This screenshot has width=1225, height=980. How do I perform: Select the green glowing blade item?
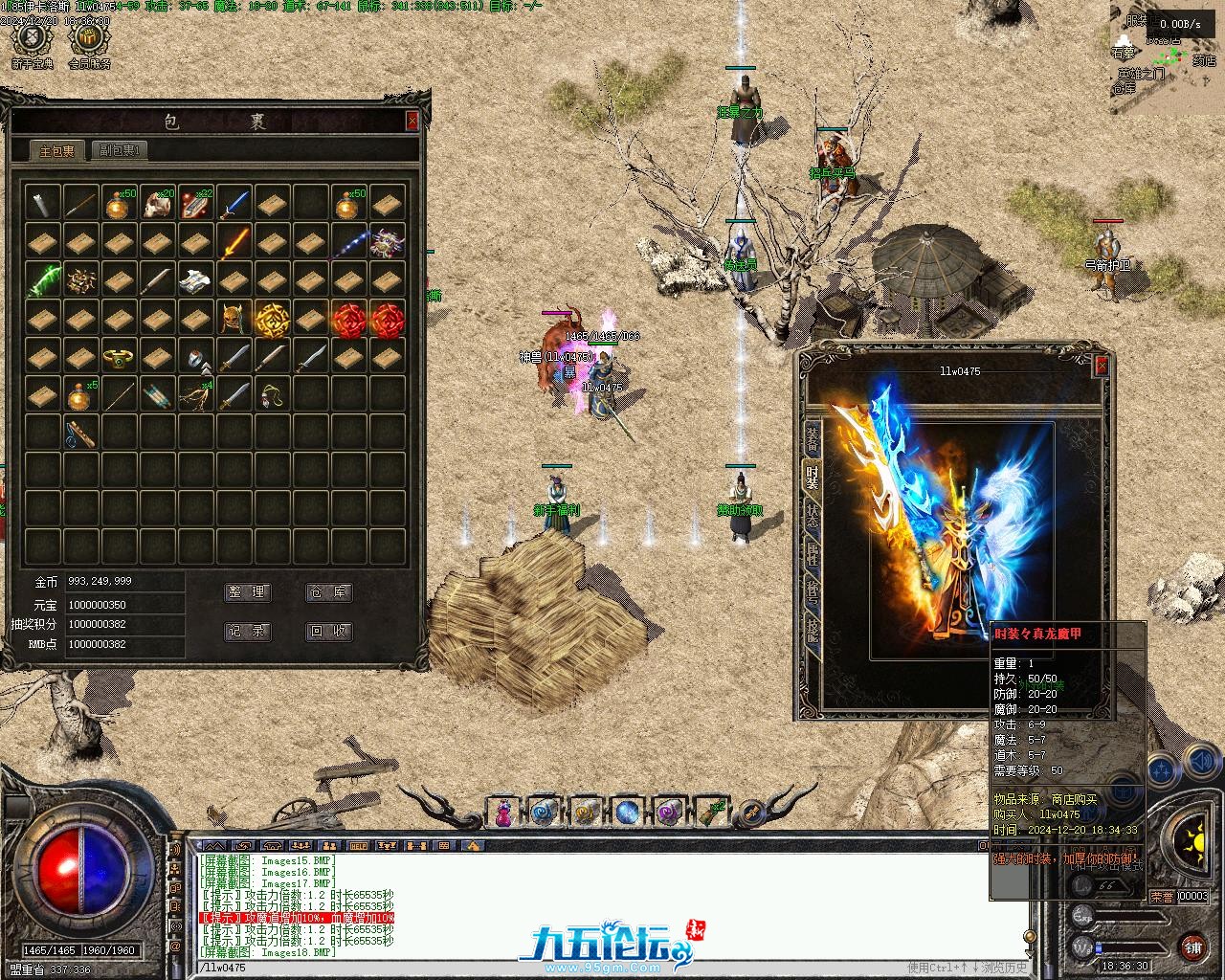point(43,279)
